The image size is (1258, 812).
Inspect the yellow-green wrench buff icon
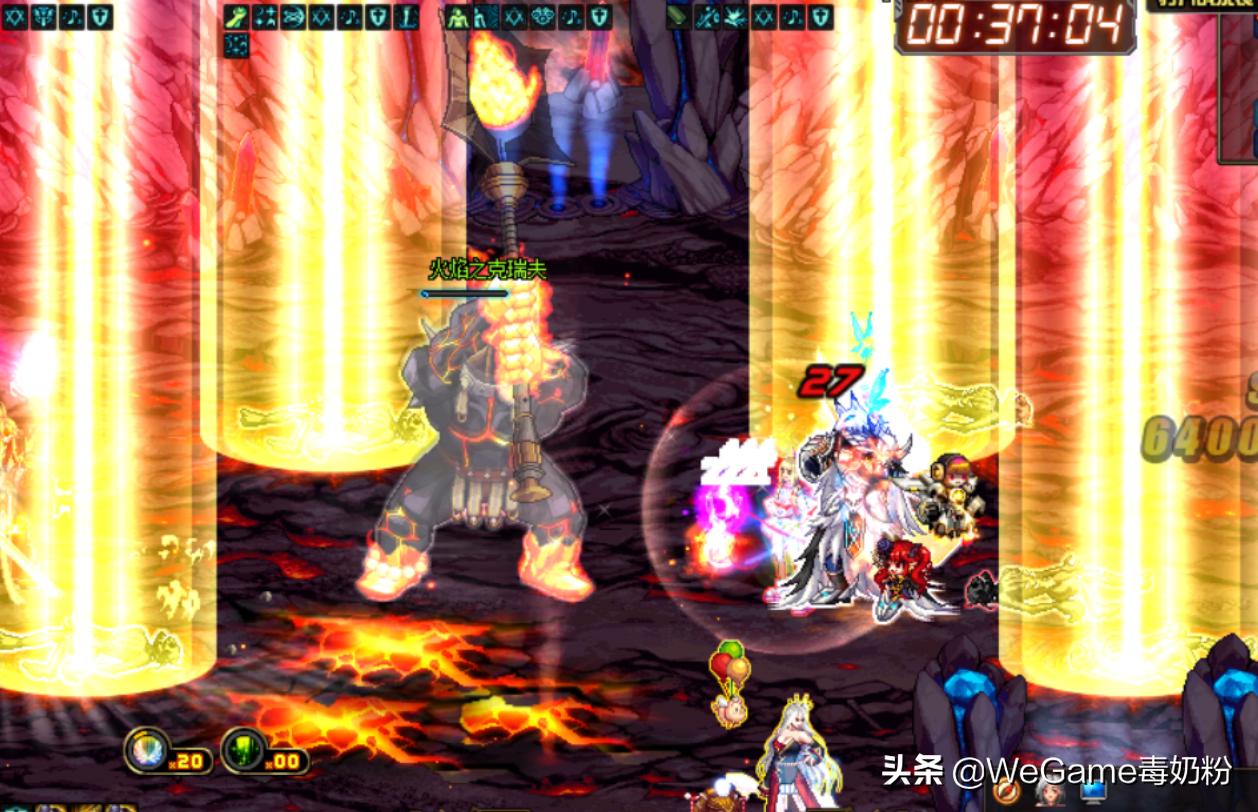(x=236, y=17)
